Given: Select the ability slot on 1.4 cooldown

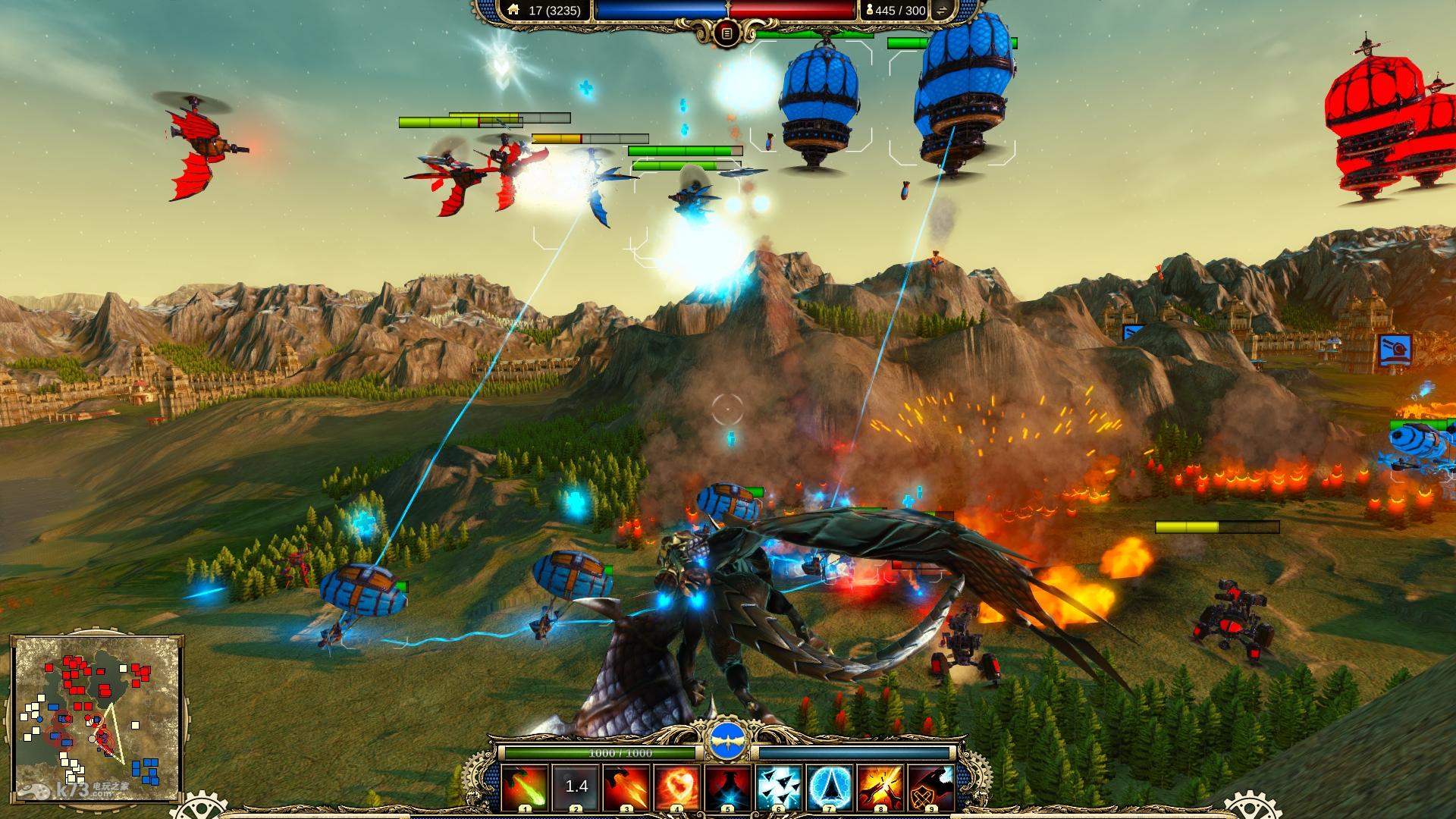Looking at the screenshot, I should [576, 787].
